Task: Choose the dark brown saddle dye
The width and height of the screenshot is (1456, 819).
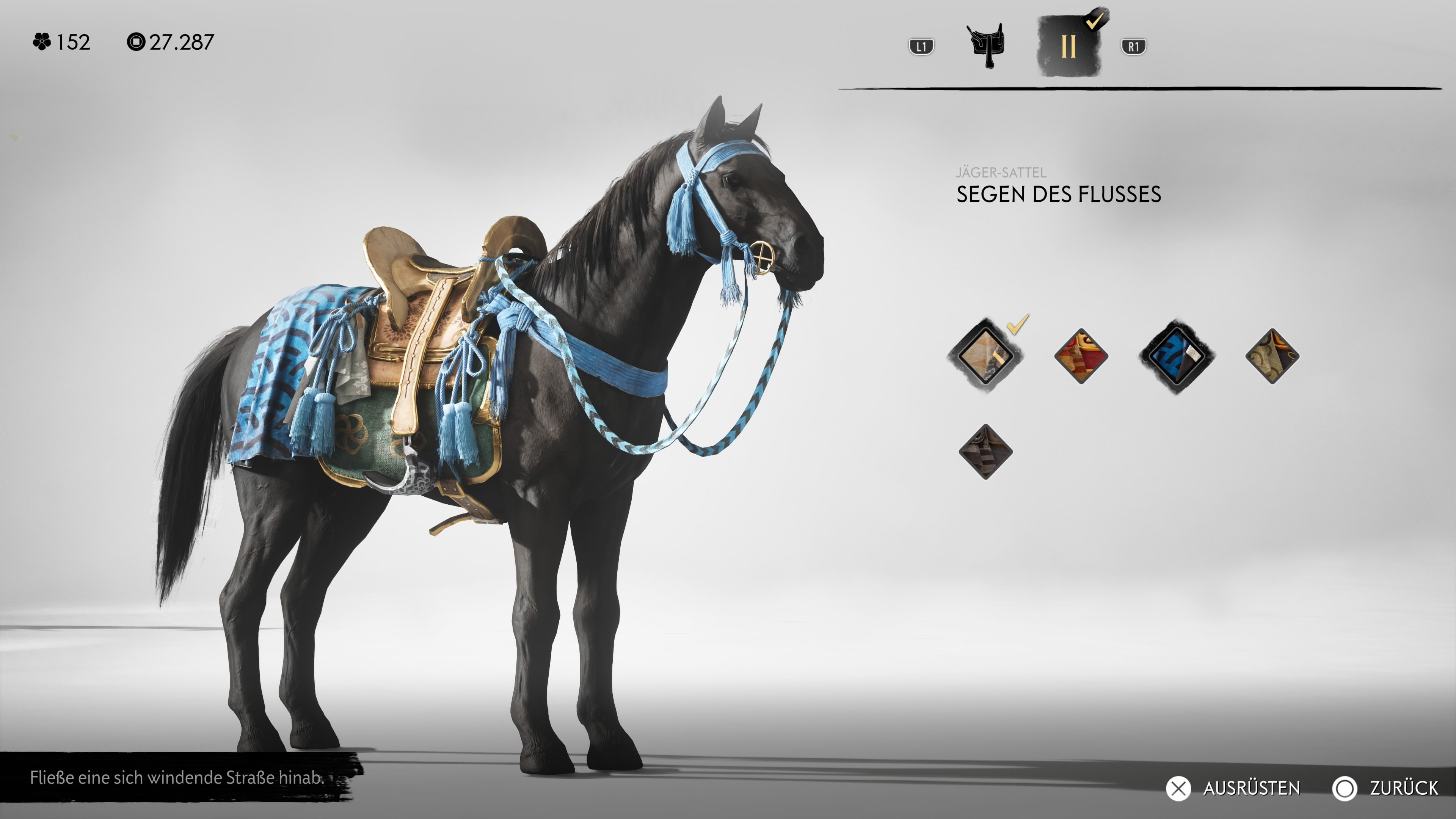Action: [985, 452]
